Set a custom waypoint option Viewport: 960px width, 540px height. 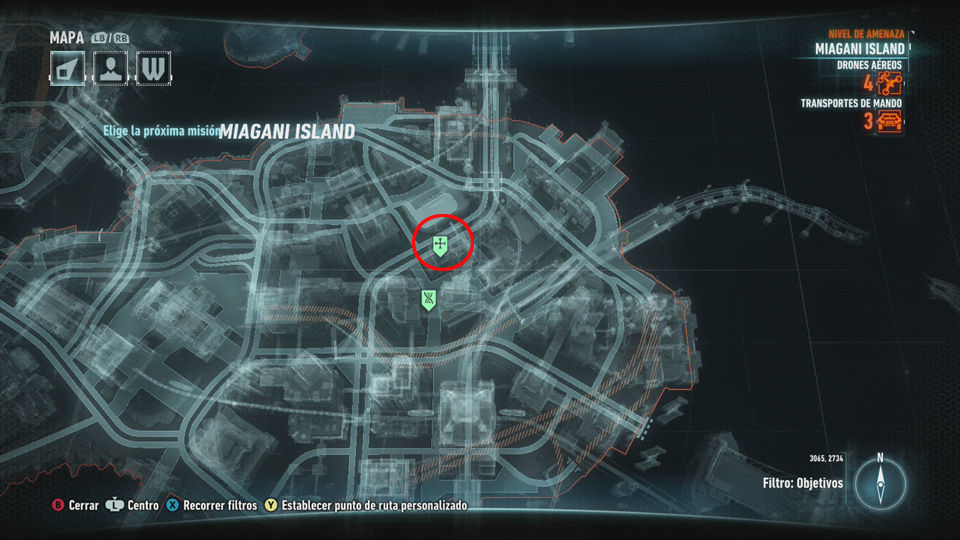tap(365, 506)
